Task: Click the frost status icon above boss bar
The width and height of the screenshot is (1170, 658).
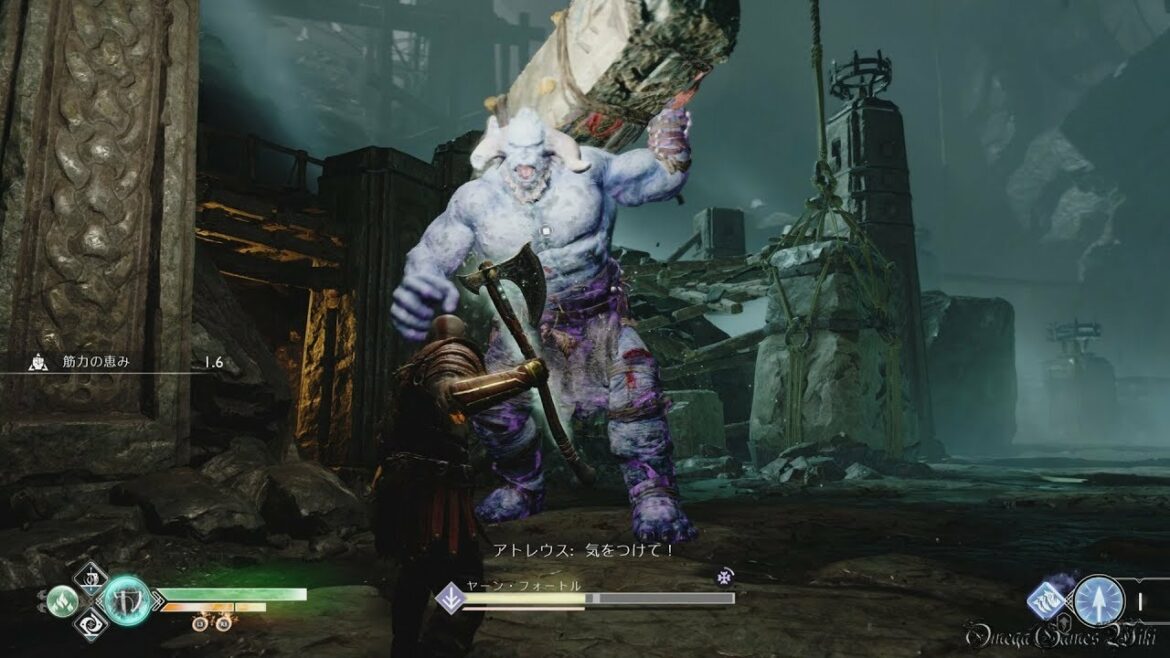Action: (725, 576)
